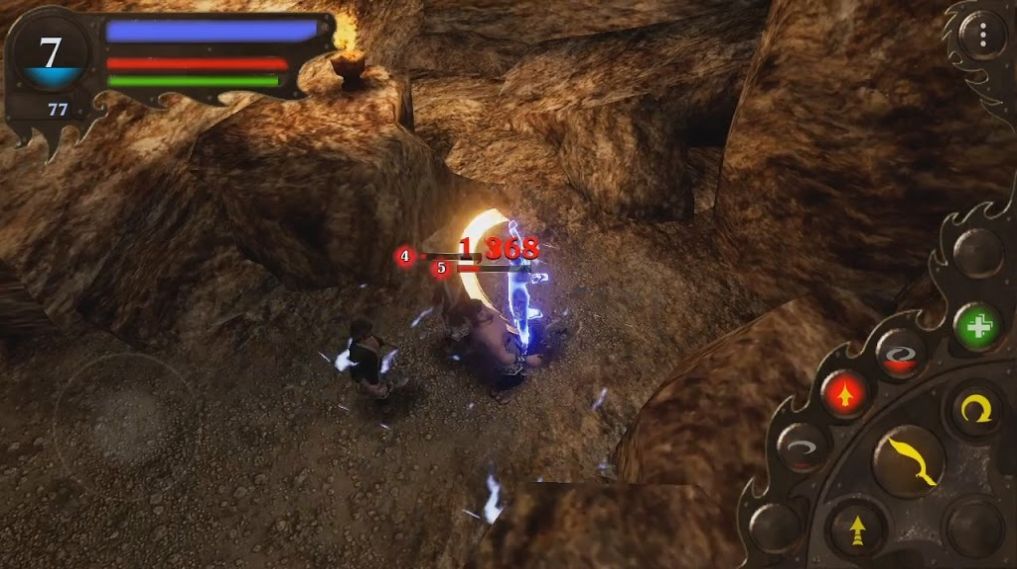This screenshot has width=1017, height=569.
Task: Use the green healing cross button
Action: point(978,326)
